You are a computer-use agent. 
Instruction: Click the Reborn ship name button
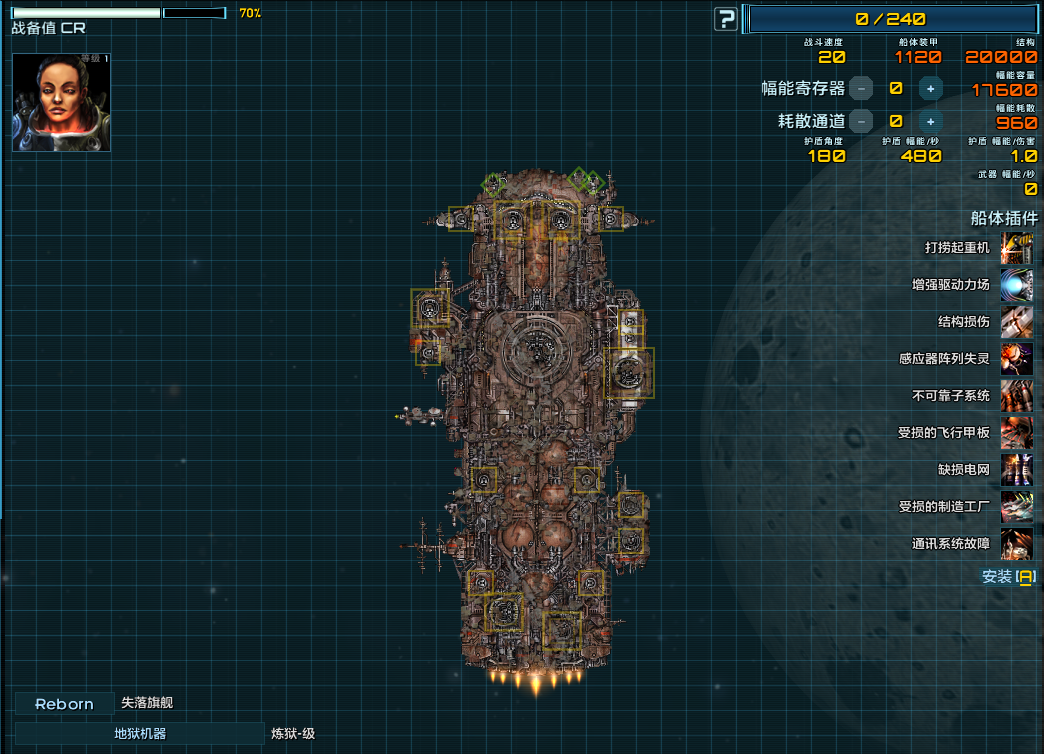click(x=64, y=704)
